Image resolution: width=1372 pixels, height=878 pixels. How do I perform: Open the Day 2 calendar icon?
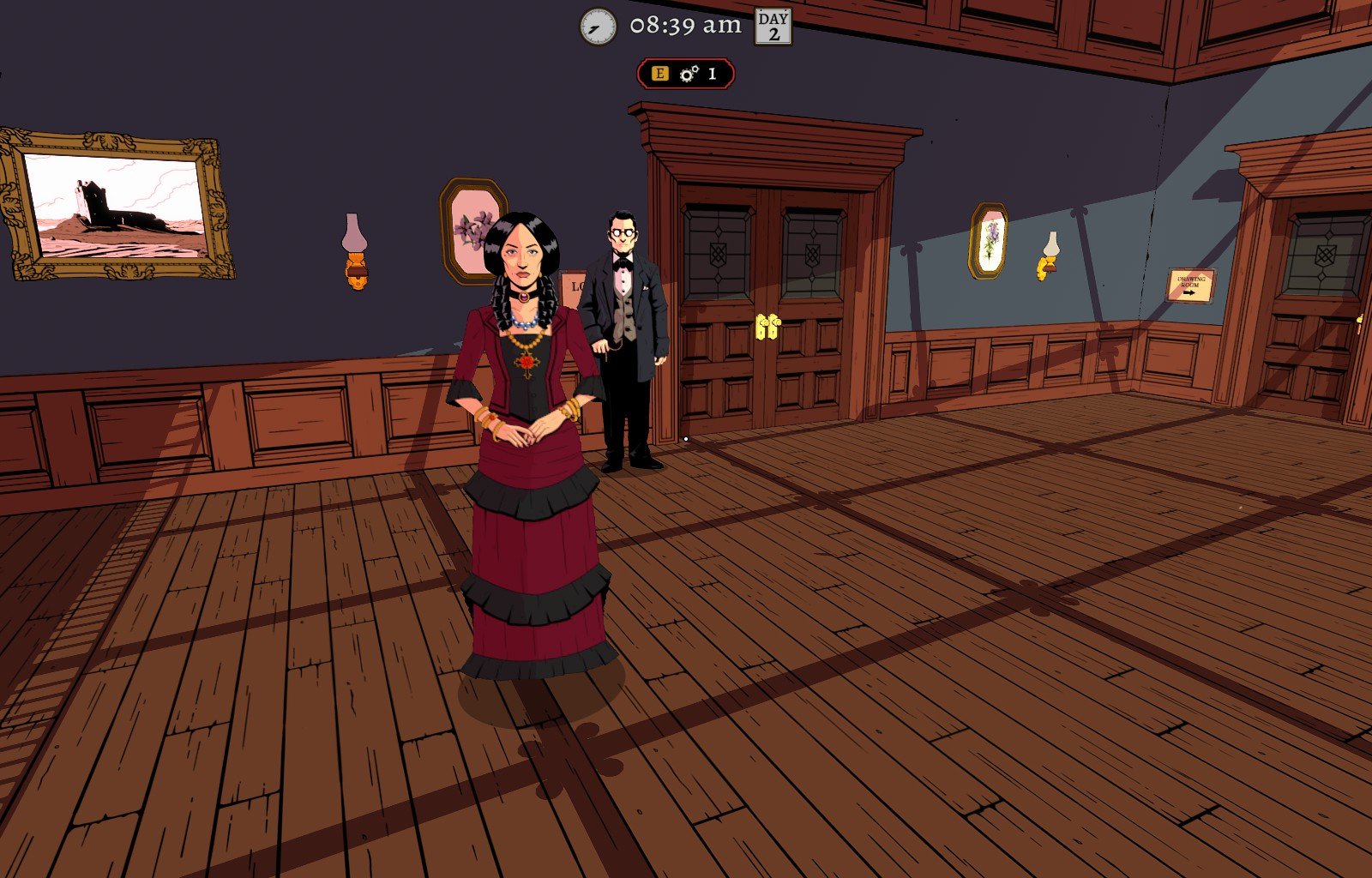pyautogui.click(x=773, y=27)
